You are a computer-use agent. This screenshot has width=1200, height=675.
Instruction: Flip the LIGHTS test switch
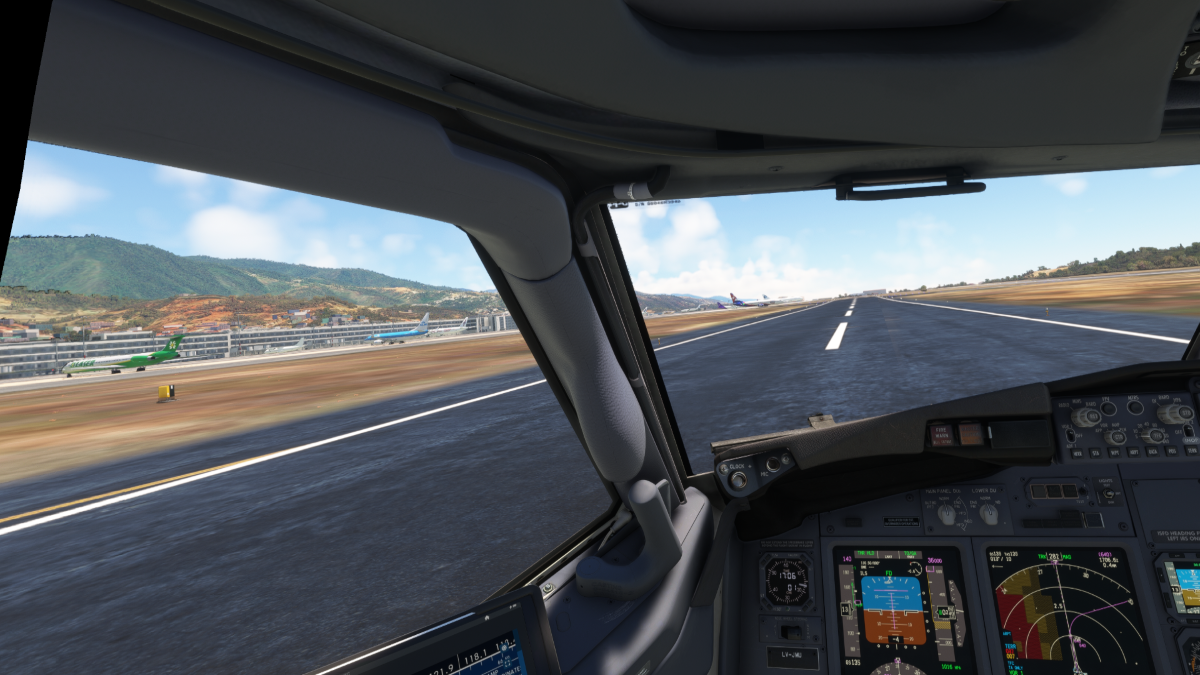click(x=1107, y=493)
